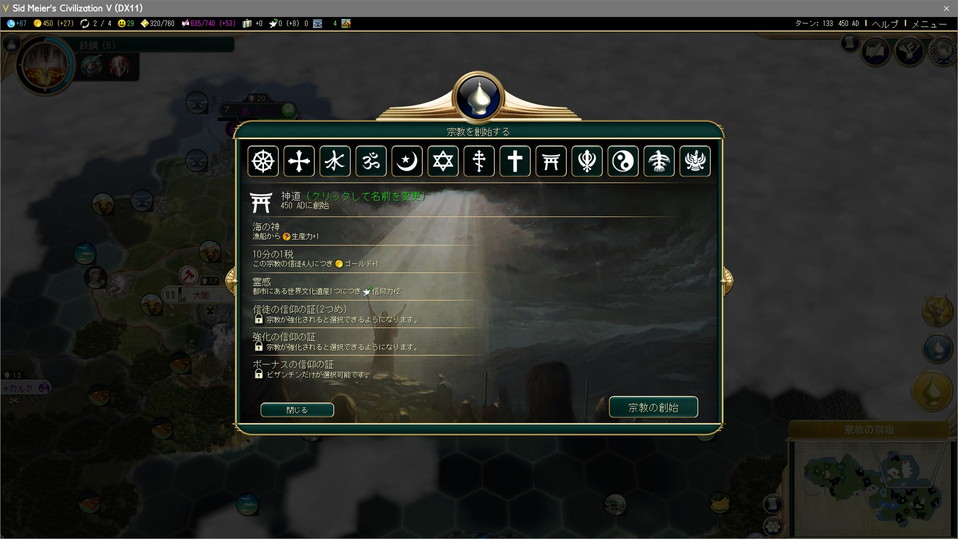This screenshot has height=539, width=958.
Task: Close the dialog with the 閉じる button
Action: pyautogui.click(x=297, y=410)
